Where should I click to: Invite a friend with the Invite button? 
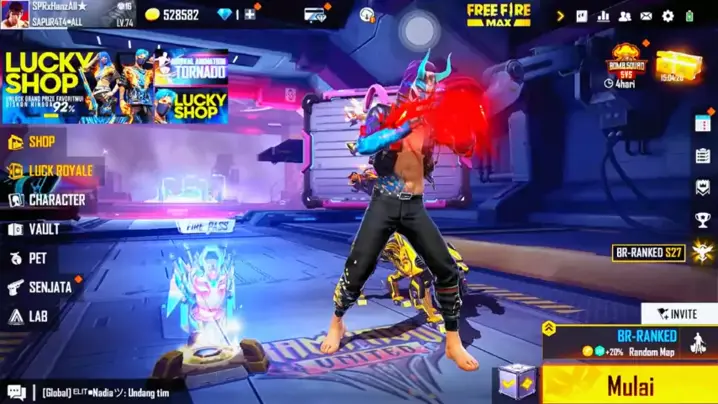tap(679, 313)
